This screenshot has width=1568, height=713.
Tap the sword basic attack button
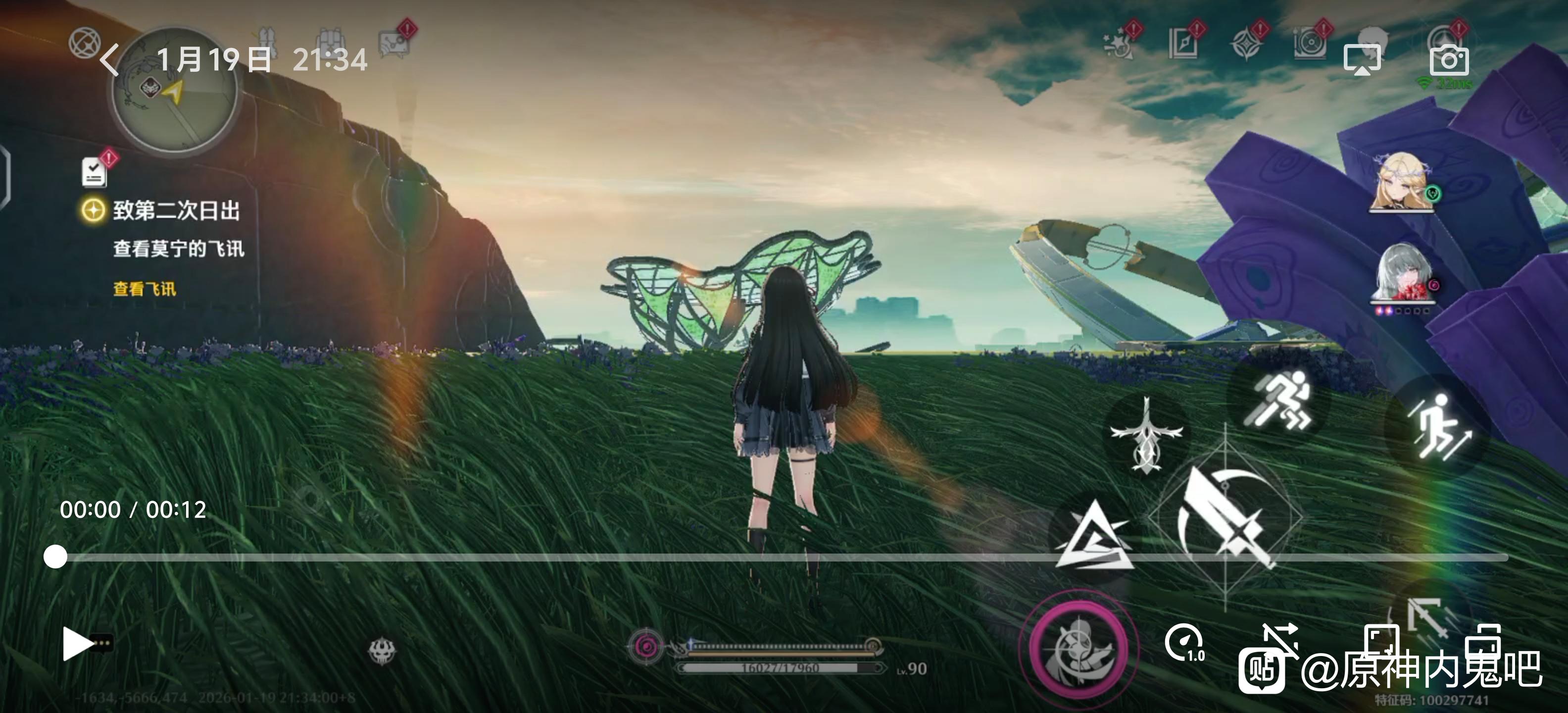[1225, 517]
